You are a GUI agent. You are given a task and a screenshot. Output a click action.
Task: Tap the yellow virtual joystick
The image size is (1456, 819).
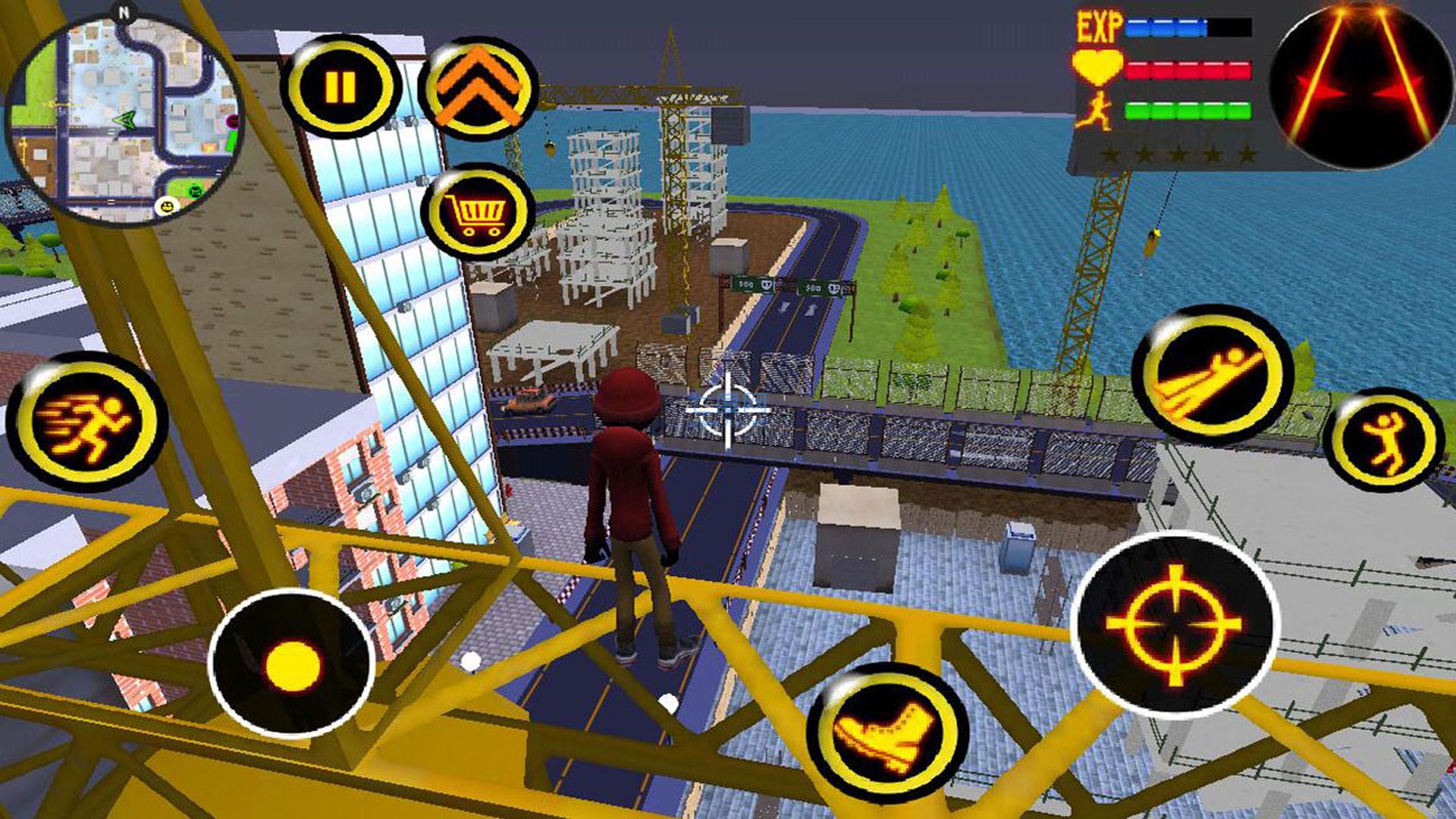point(292,664)
